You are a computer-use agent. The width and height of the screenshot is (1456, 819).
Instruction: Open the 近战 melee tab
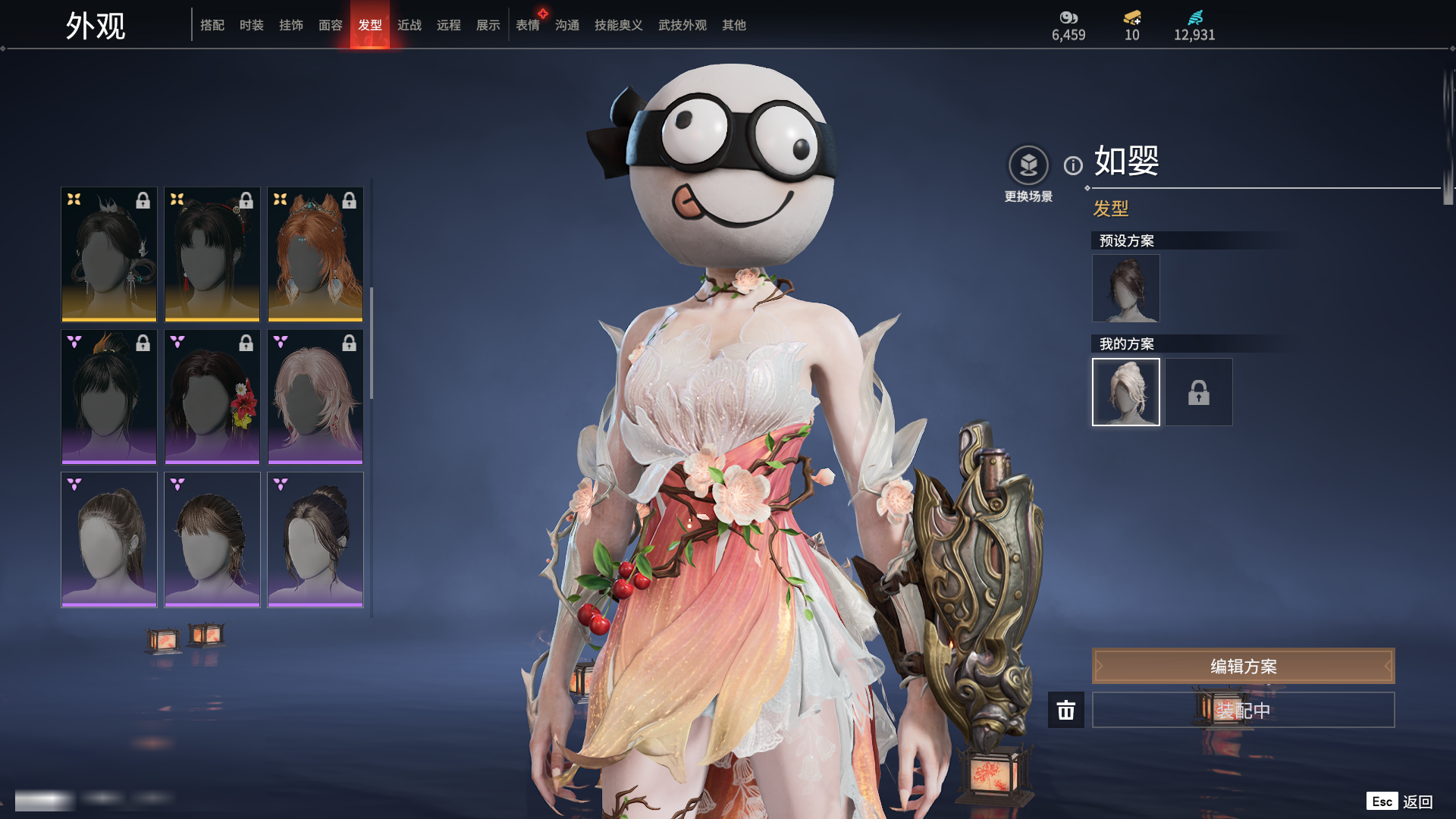coord(409,25)
